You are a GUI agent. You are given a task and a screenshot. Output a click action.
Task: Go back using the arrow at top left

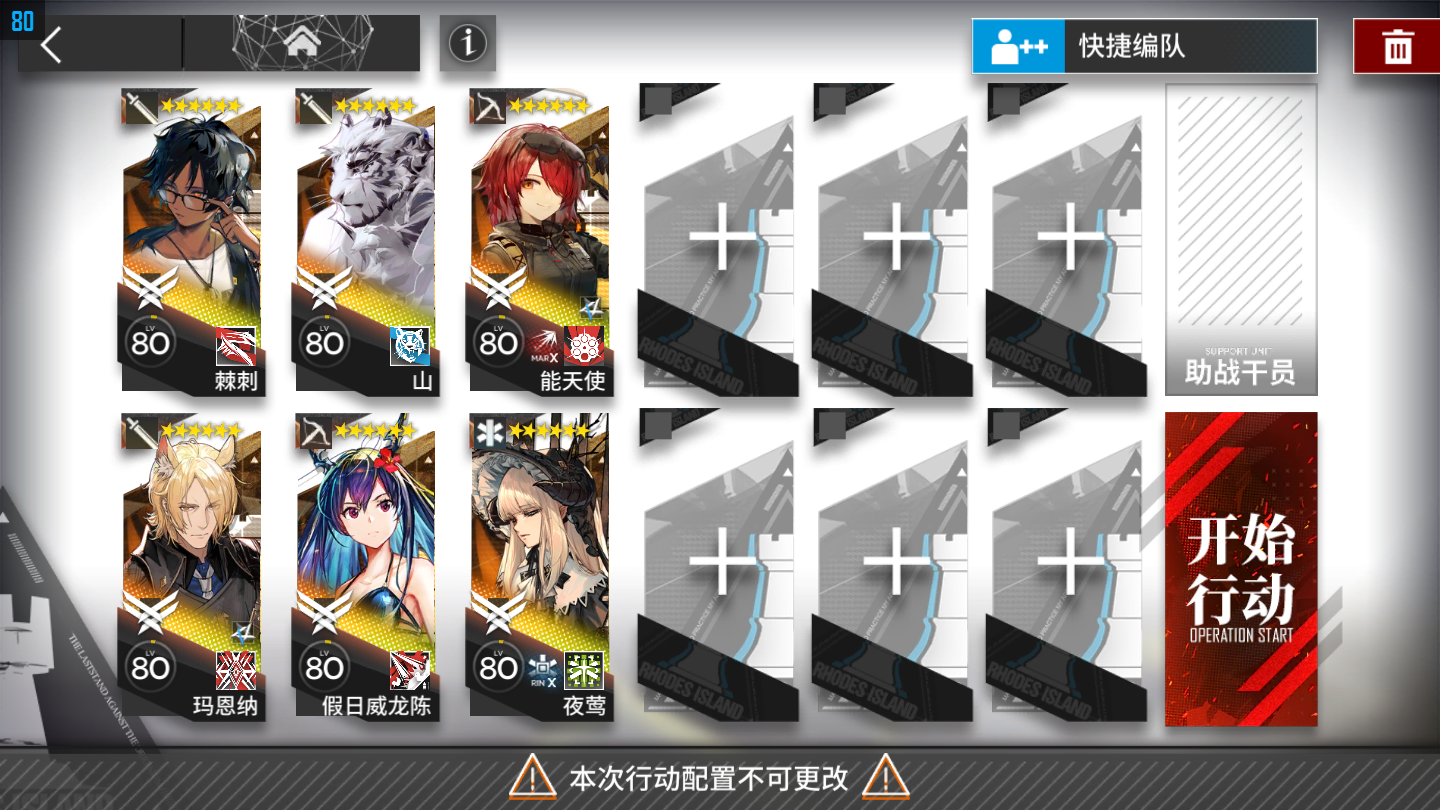pos(49,44)
